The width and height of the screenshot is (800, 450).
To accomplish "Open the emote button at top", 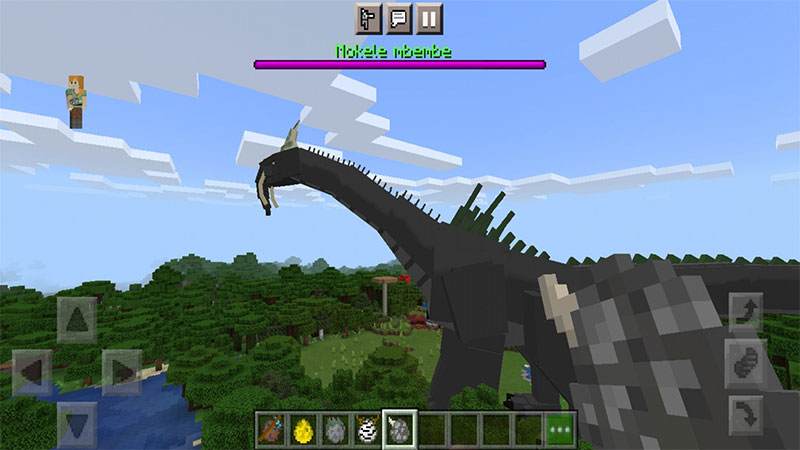I will click(x=369, y=18).
